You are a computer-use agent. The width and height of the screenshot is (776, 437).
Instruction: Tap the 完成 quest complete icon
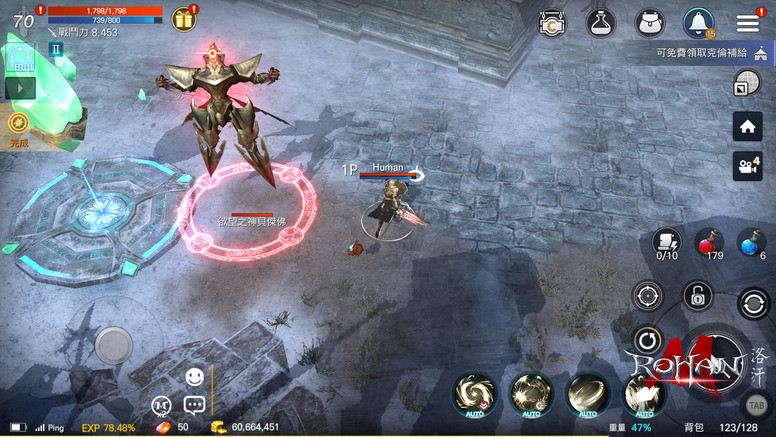(18, 124)
